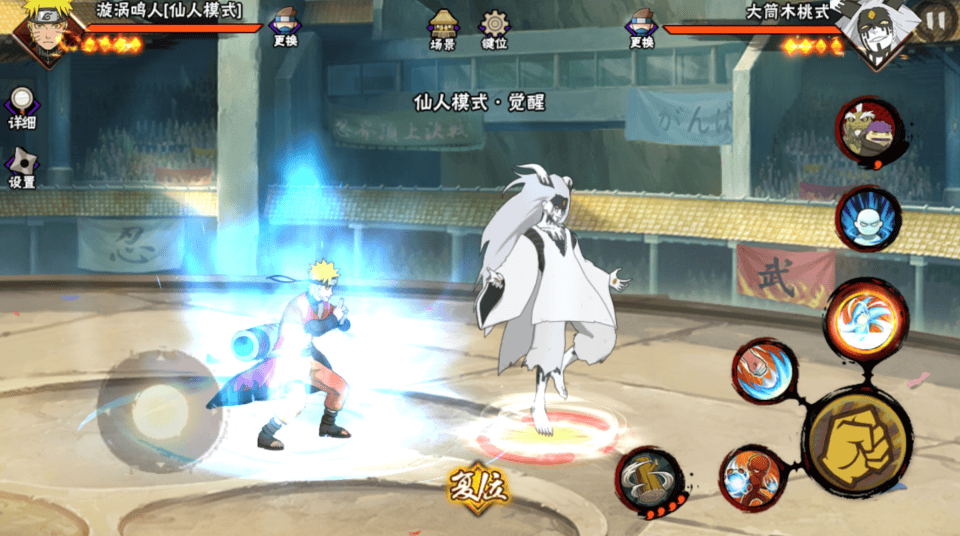This screenshot has width=960, height=536.
Task: Open the 键位 key layout settings
Action: click(494, 28)
